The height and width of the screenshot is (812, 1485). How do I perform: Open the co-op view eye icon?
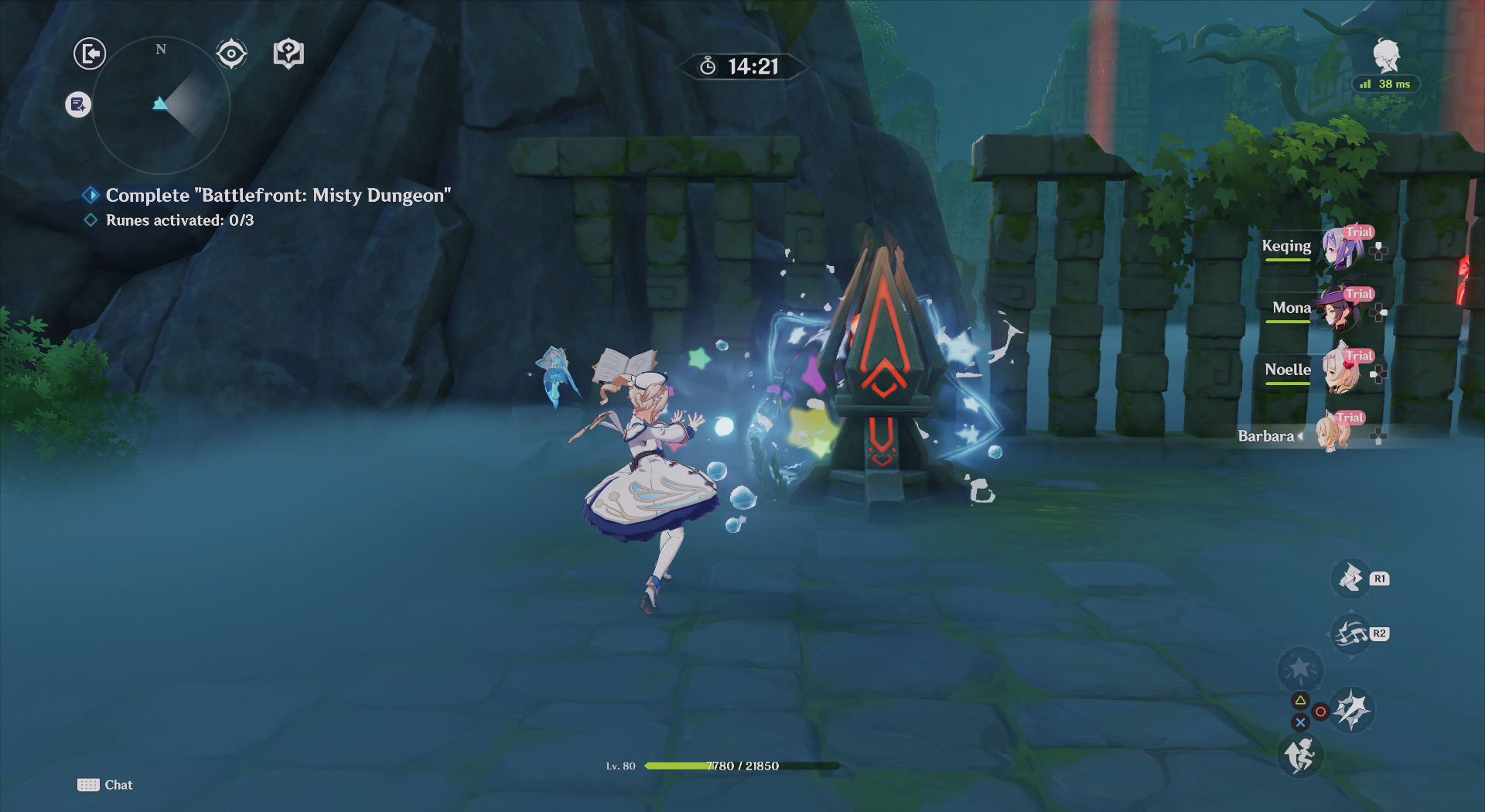[x=230, y=53]
